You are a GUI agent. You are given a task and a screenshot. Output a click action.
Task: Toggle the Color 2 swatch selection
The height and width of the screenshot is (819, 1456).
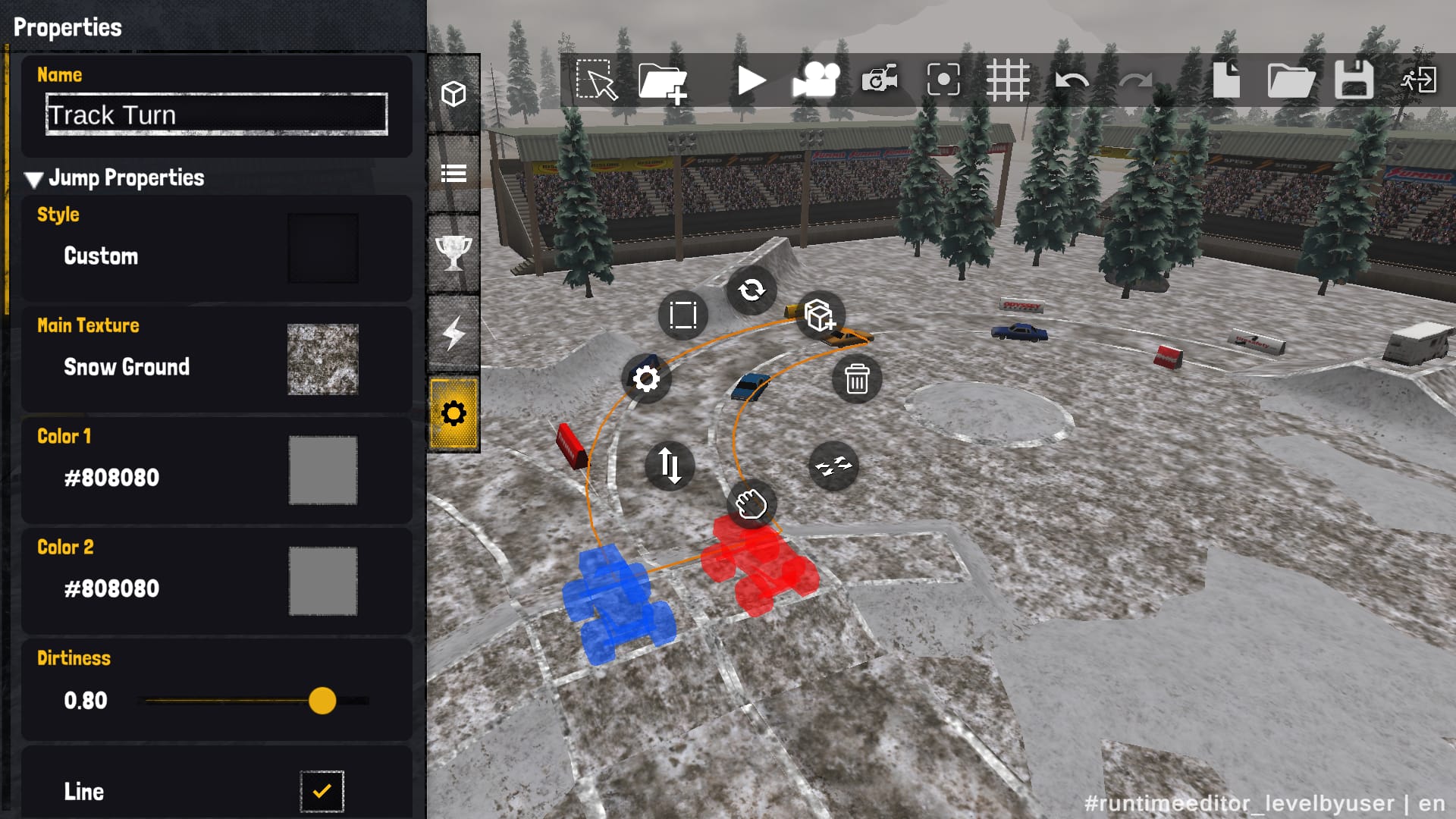tap(323, 582)
